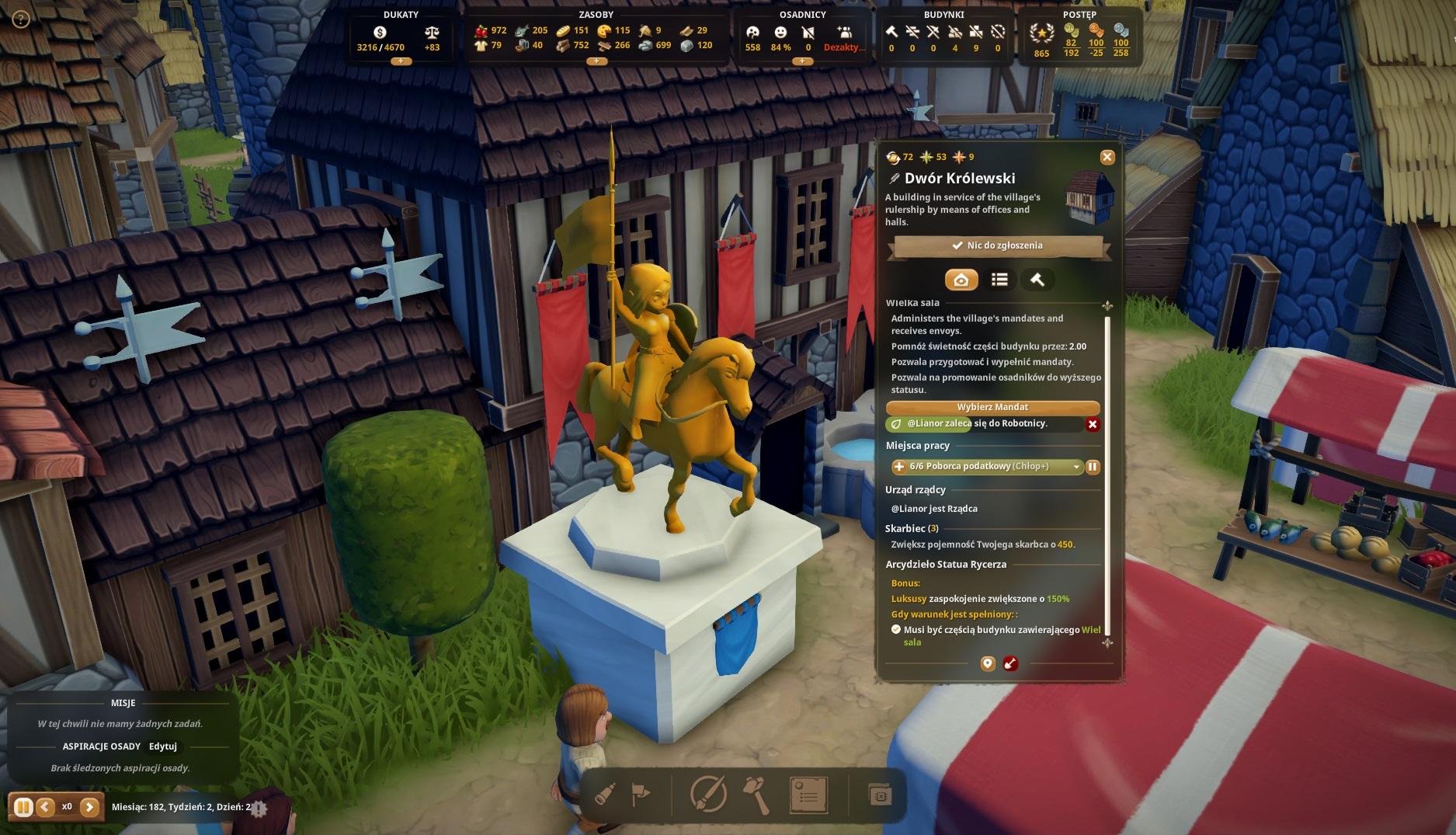Open the help question mark icon
This screenshot has height=835, width=1456.
(x=21, y=19)
